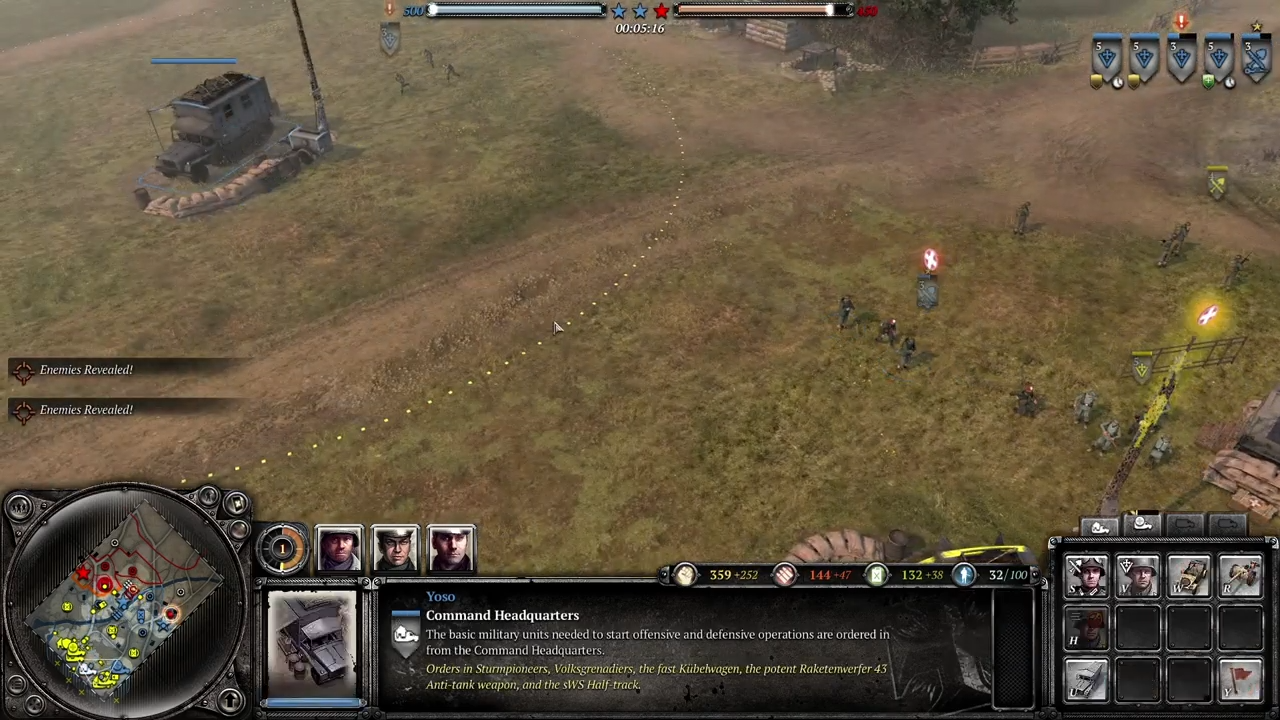Select the Sturmpioneers squad production icon

pyautogui.click(x=1087, y=575)
